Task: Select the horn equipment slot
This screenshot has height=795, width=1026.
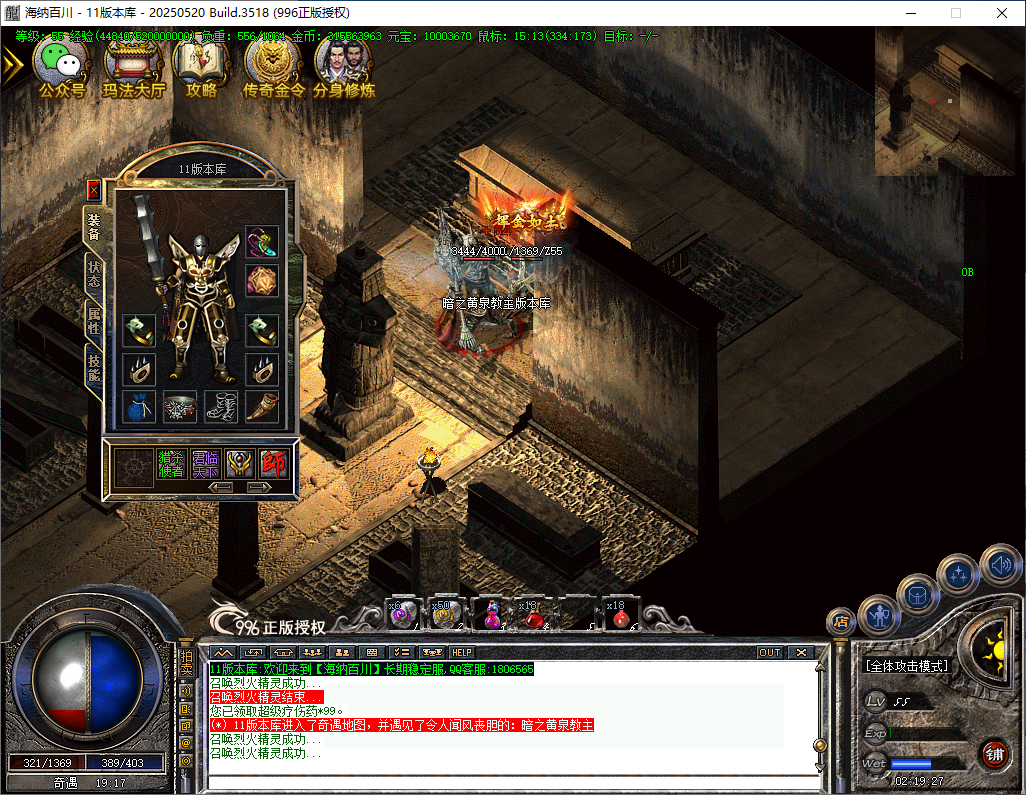Action: 262,406
